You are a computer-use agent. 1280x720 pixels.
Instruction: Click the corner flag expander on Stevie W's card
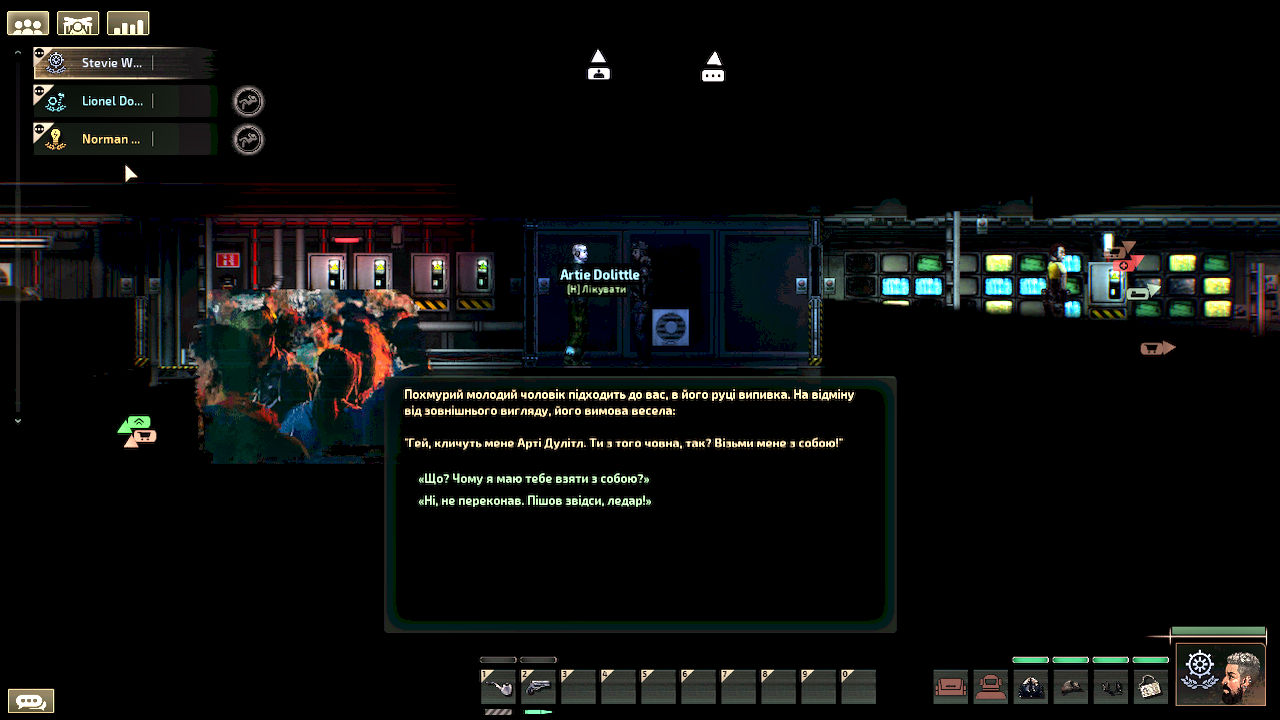click(38, 53)
